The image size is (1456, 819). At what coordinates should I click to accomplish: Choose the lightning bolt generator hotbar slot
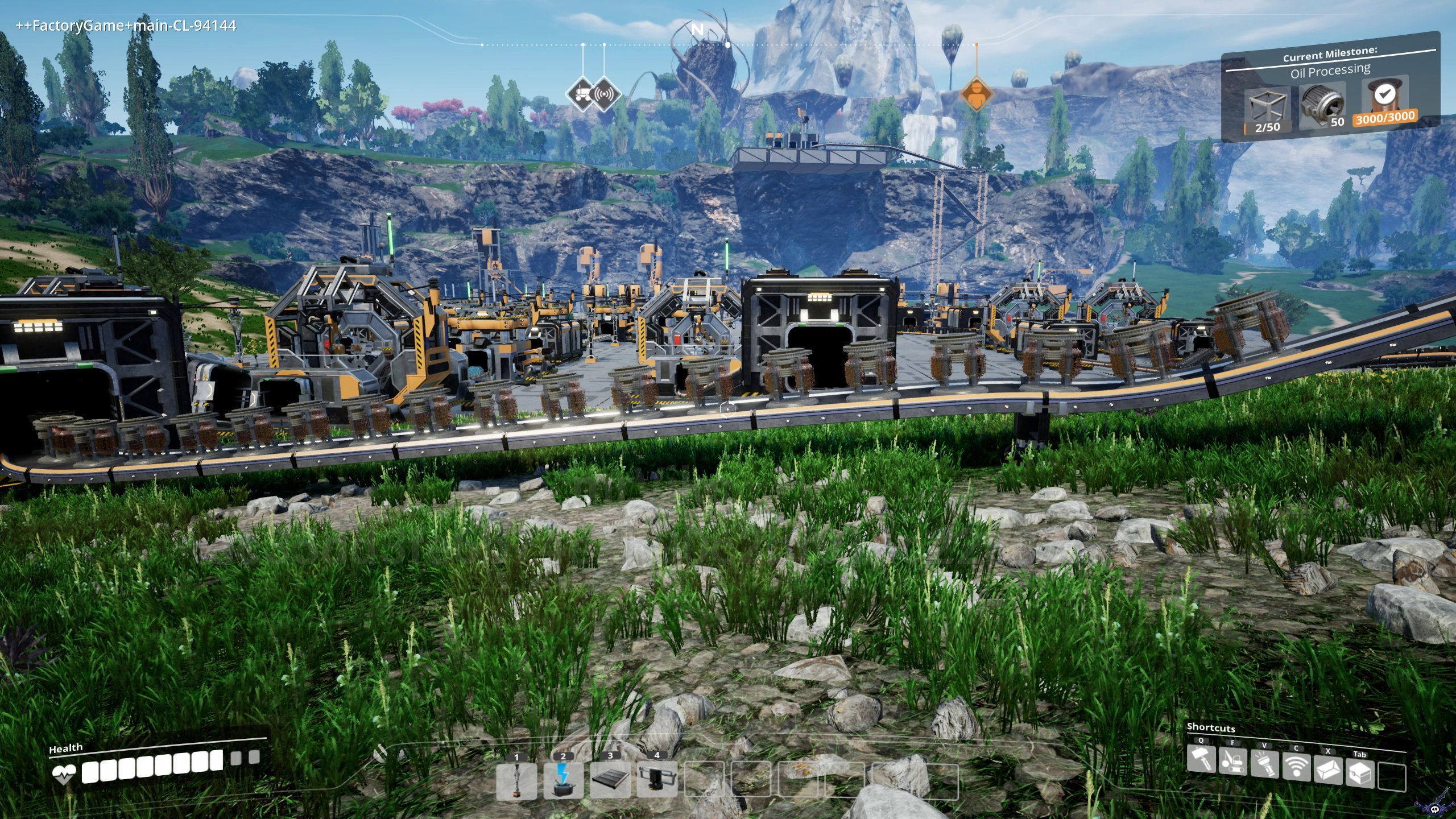point(563,781)
